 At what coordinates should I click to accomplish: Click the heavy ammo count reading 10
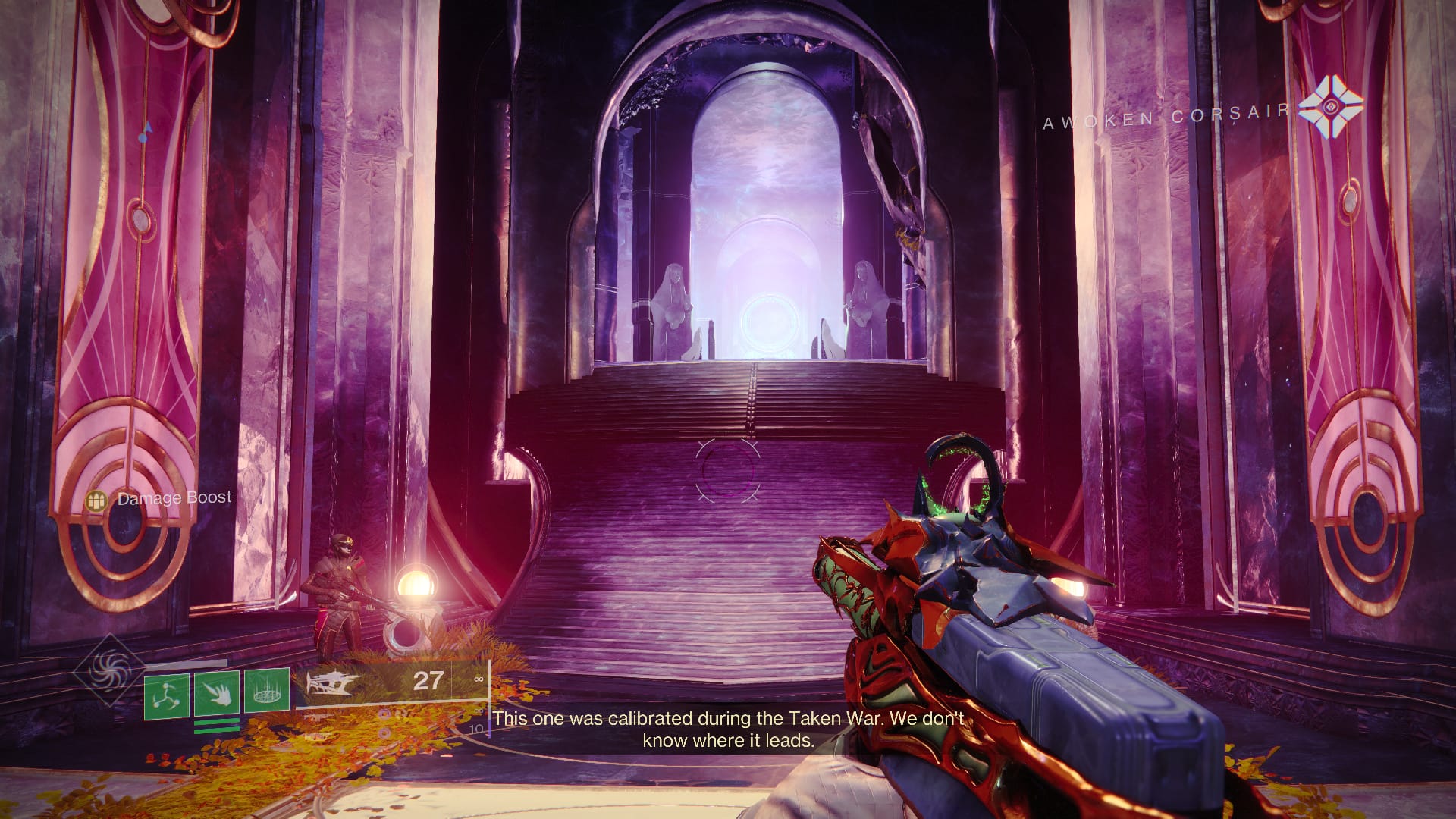(477, 728)
